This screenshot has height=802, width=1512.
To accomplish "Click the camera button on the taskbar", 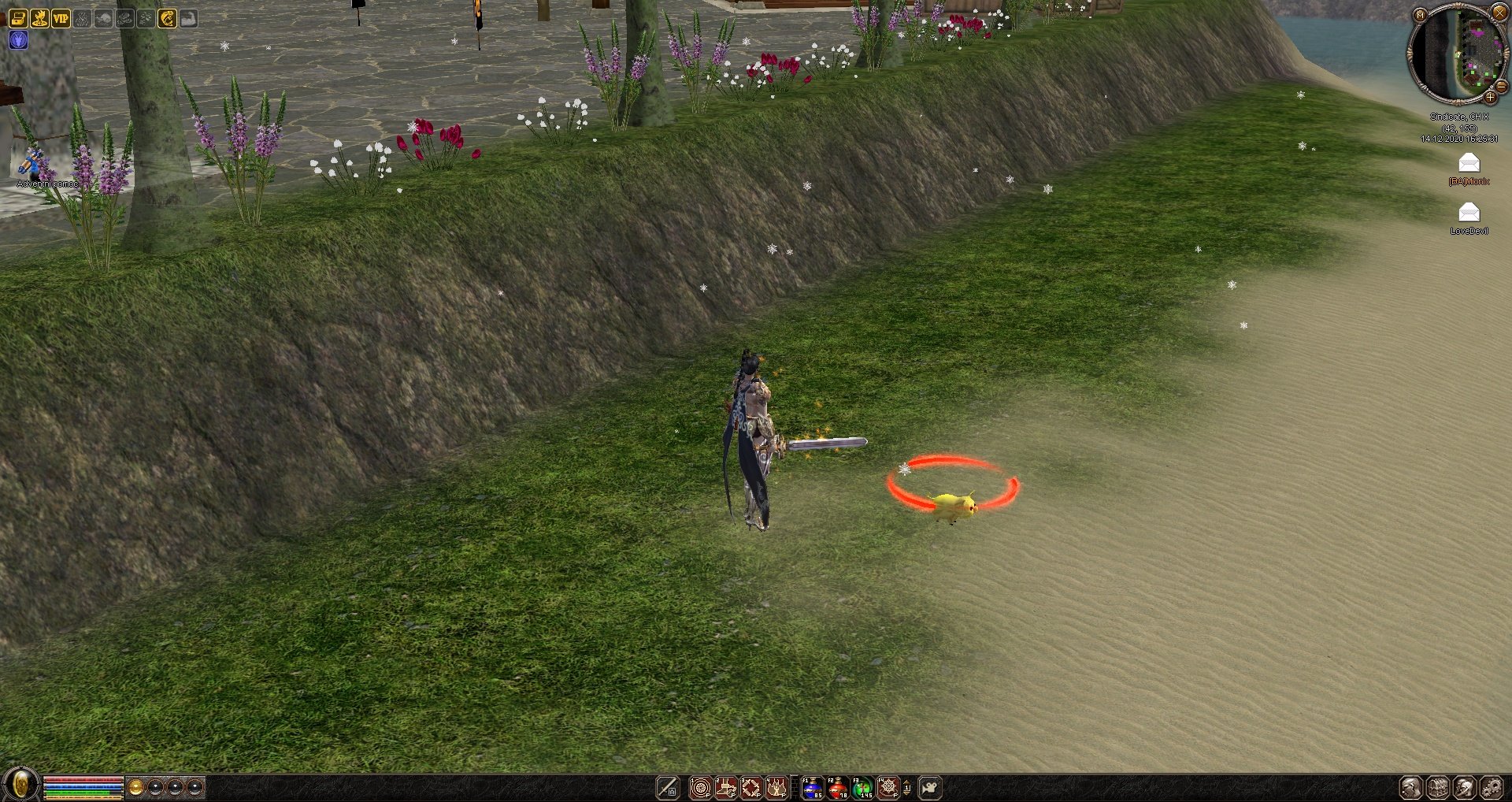I will 930,787.
